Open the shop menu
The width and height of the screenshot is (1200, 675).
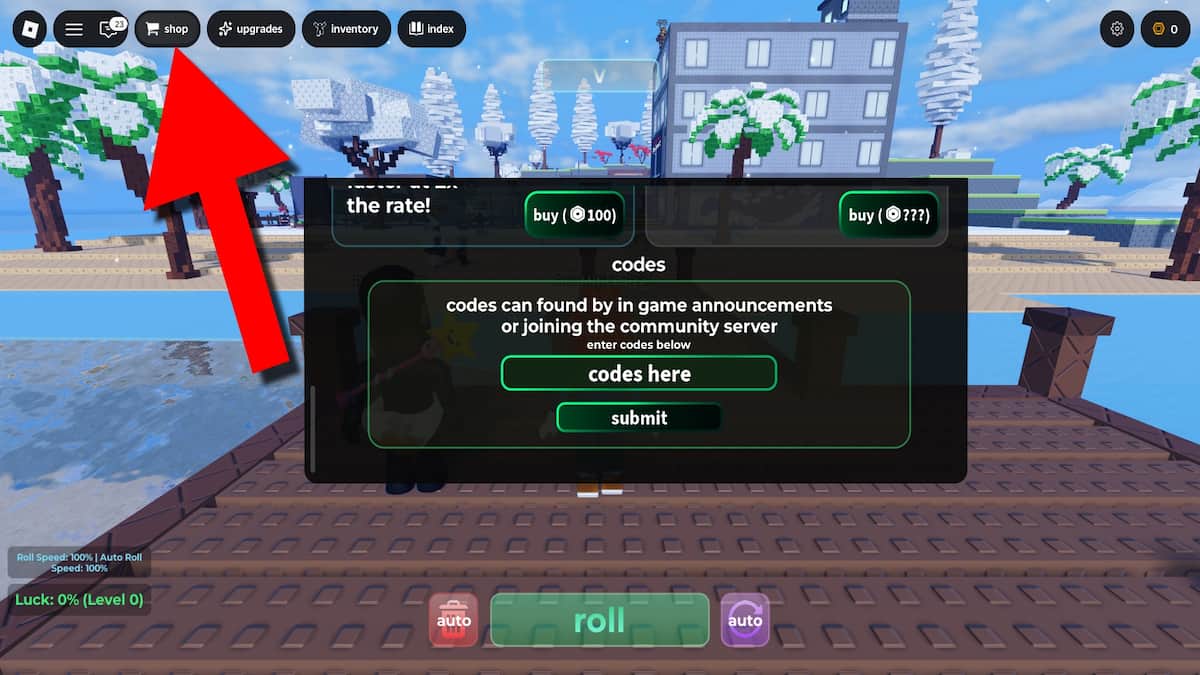pos(167,29)
